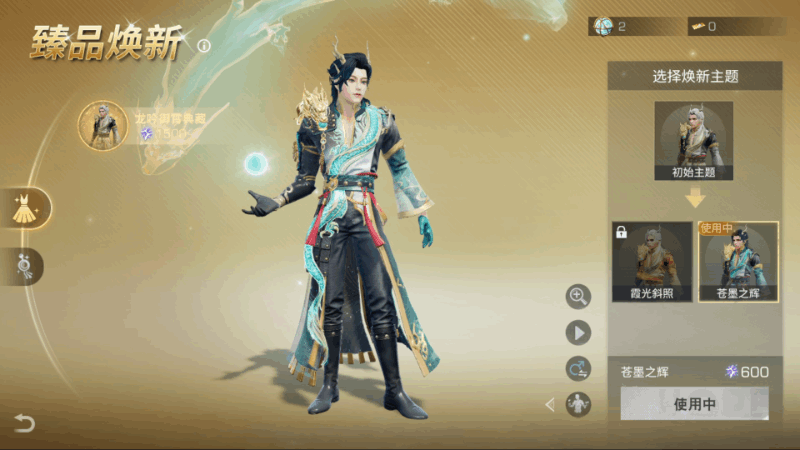Collapse the side tools with left arrow
This screenshot has width=800, height=450.
(x=549, y=405)
